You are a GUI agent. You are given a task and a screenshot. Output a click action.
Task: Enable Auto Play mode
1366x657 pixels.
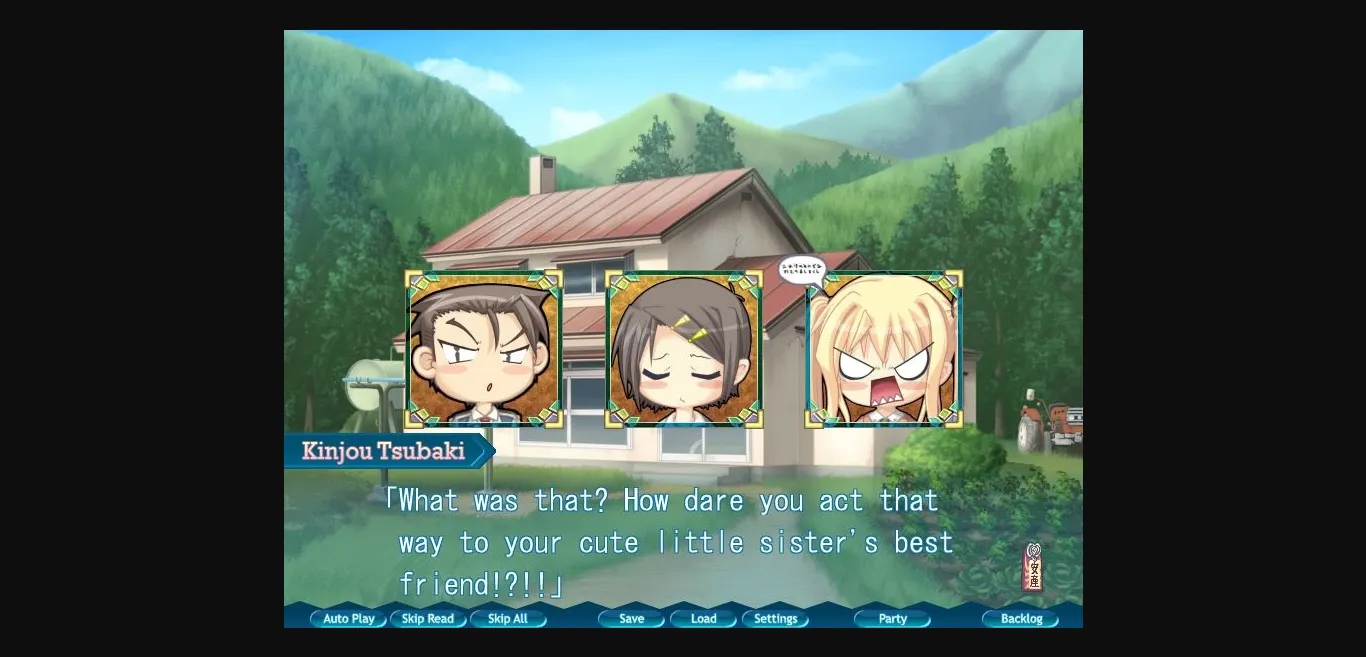pyautogui.click(x=348, y=619)
